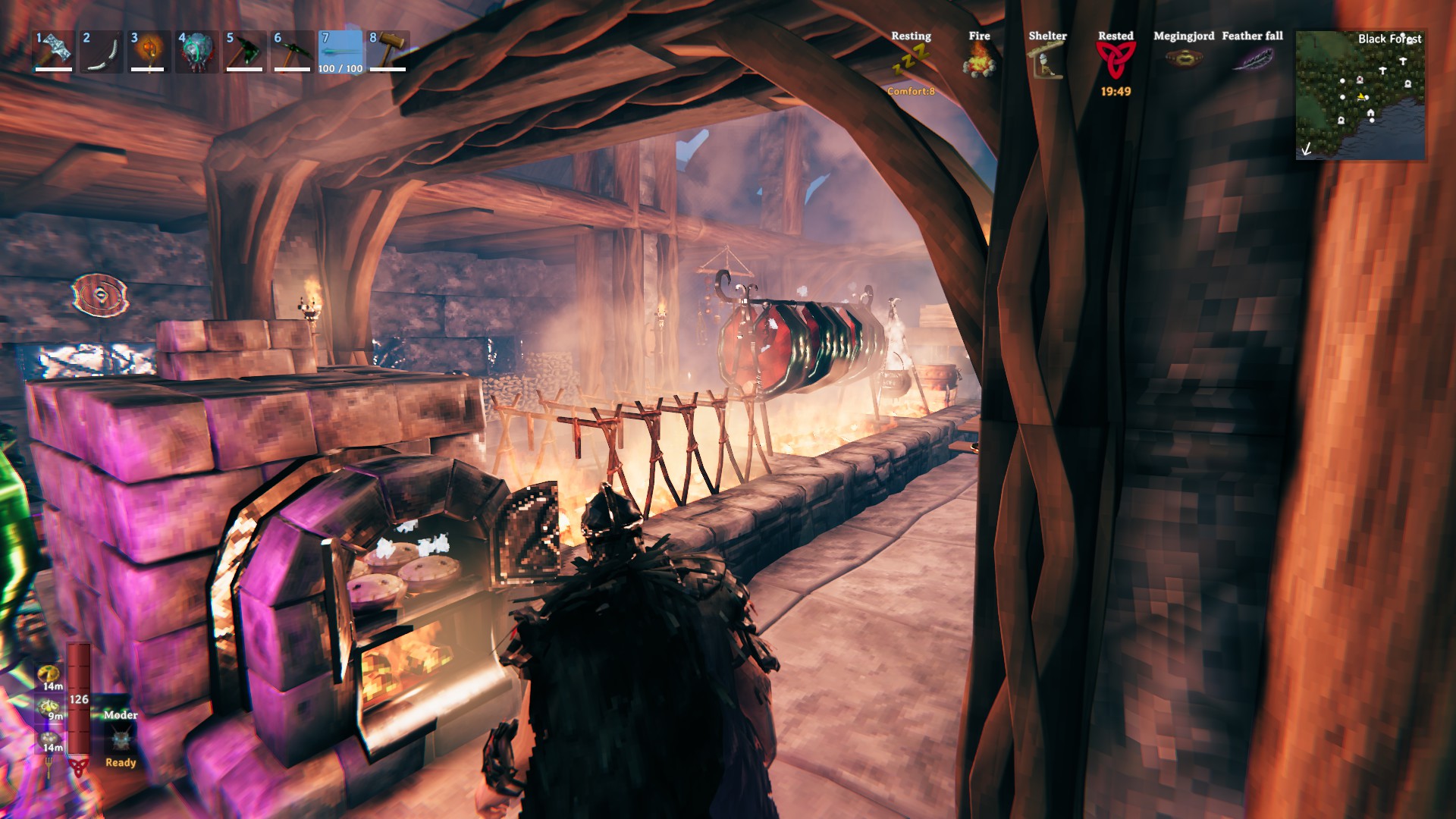Select the glowing torch in slot 3
Screen dimensions: 1456x819
(149, 51)
